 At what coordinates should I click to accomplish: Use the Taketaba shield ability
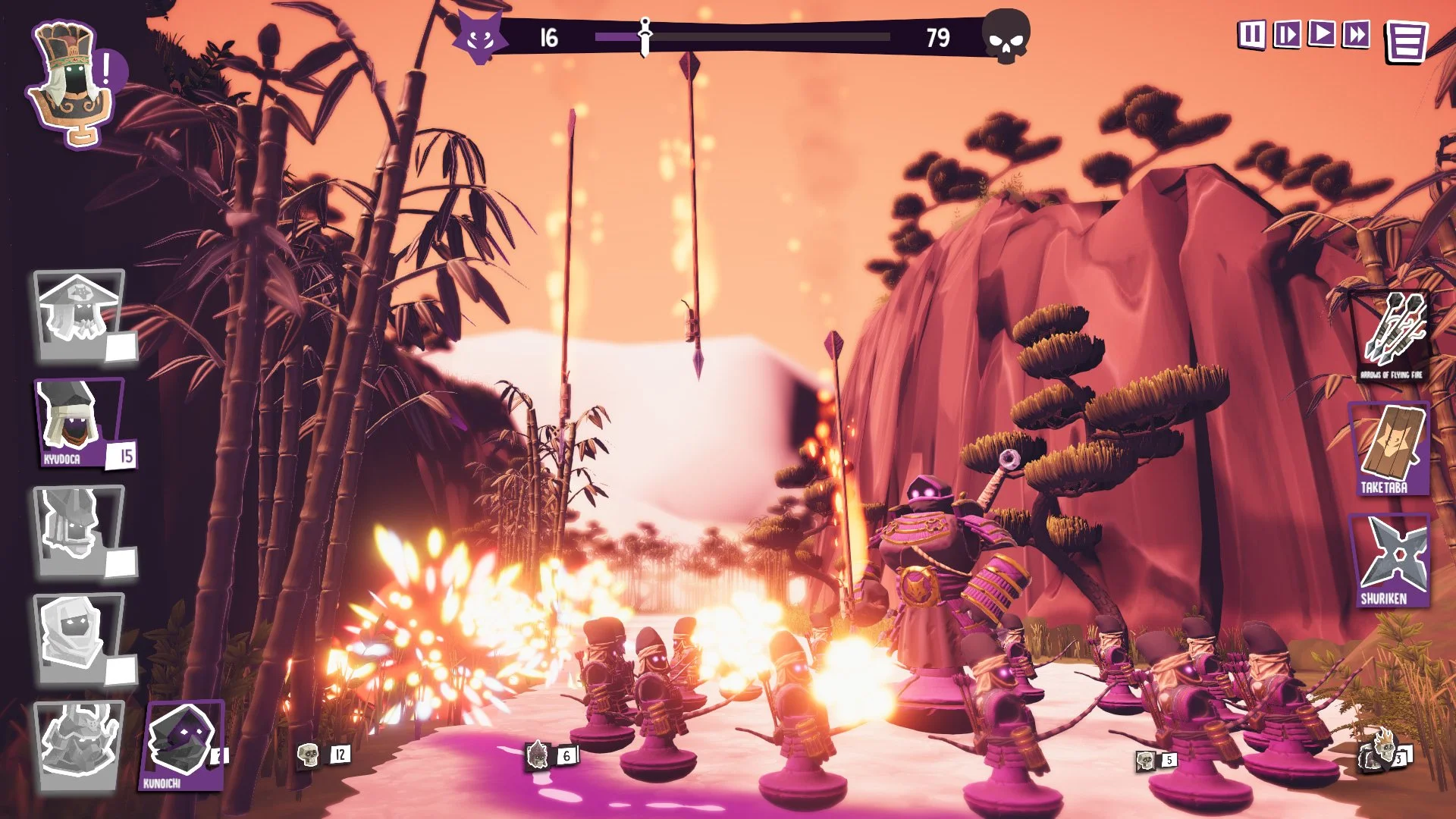pos(1389,449)
